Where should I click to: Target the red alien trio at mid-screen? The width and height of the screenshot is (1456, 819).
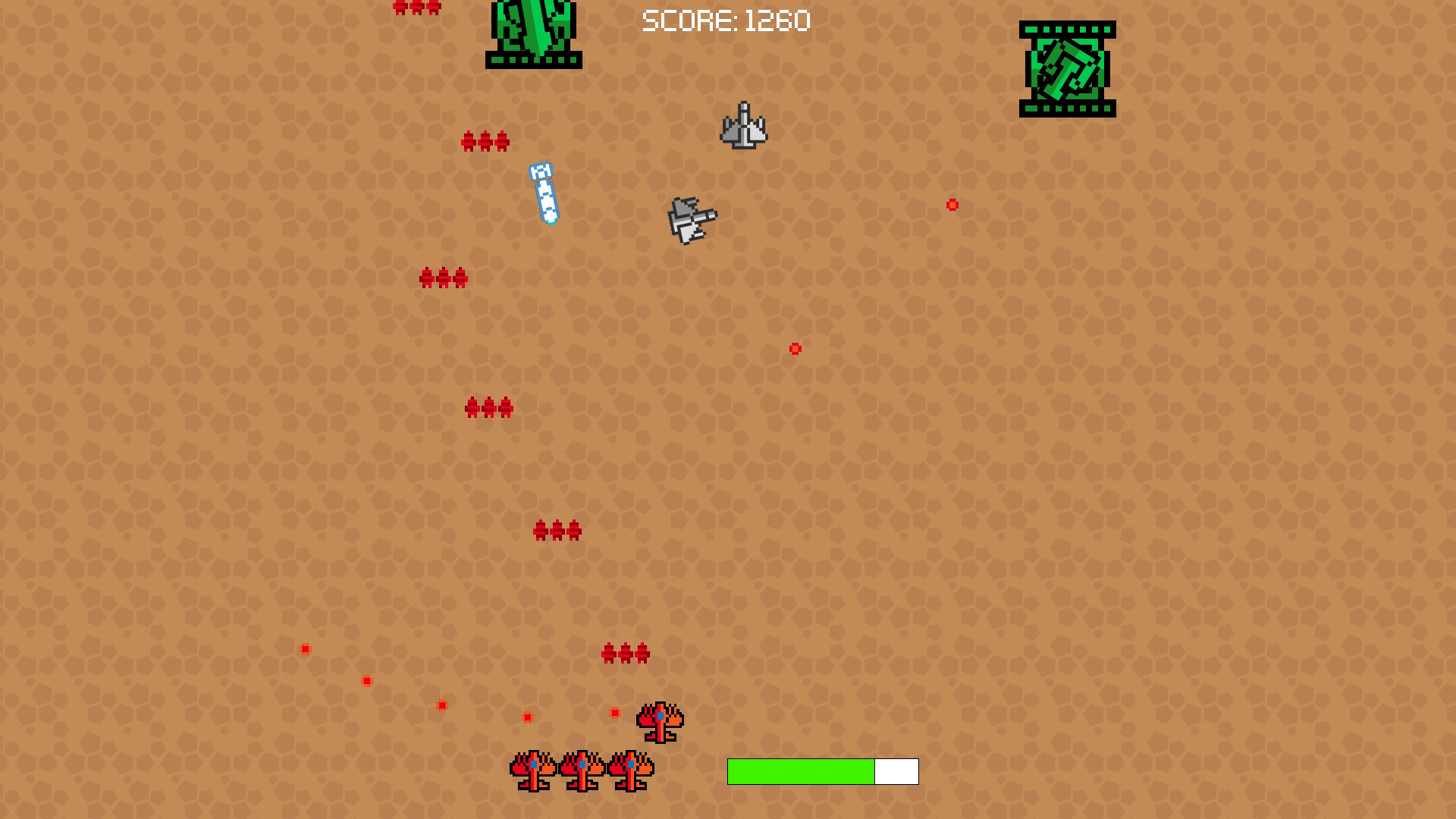(488, 407)
